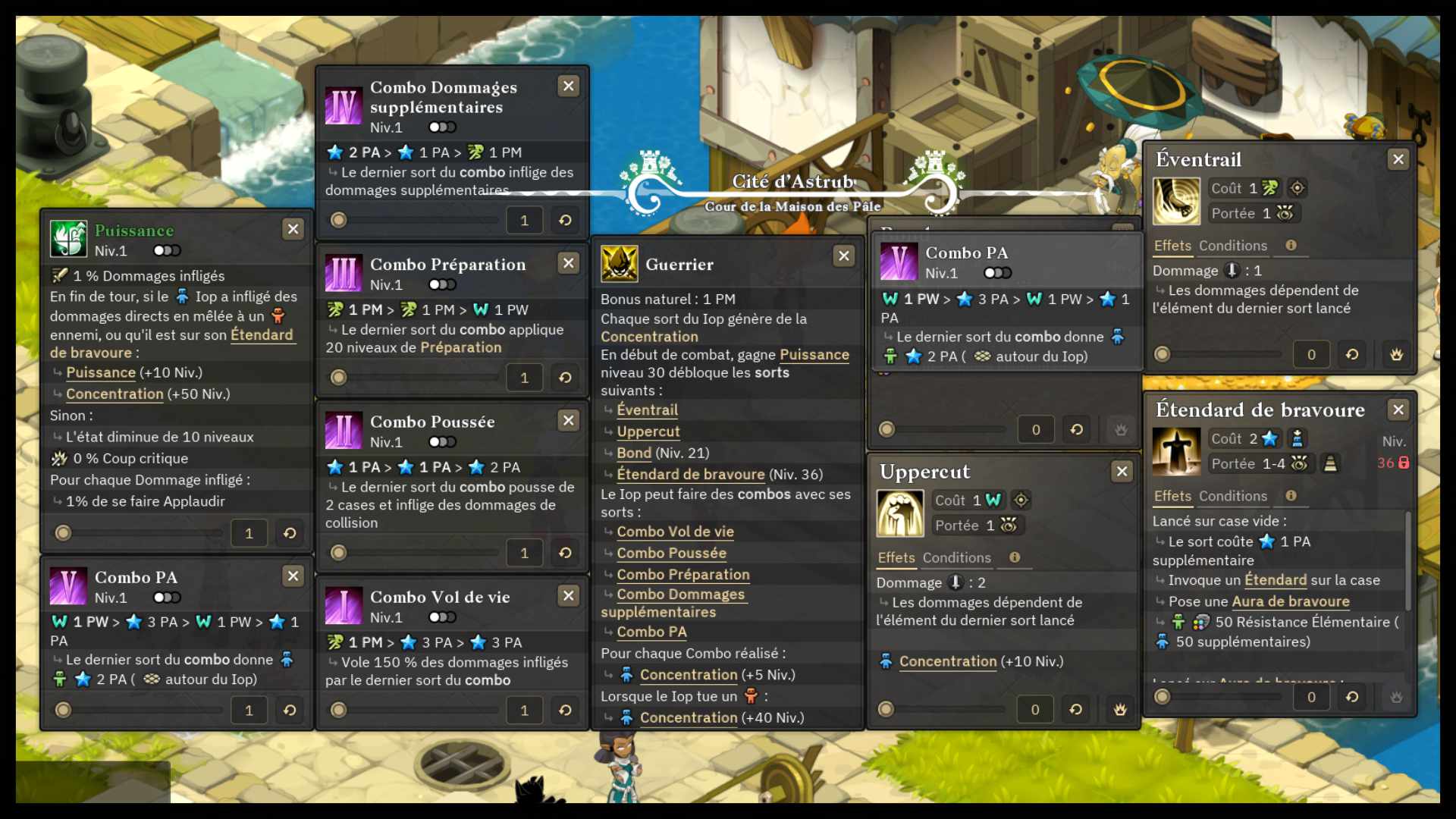Reset level in Combo Poussée panel
1456x819 pixels.
(x=565, y=553)
